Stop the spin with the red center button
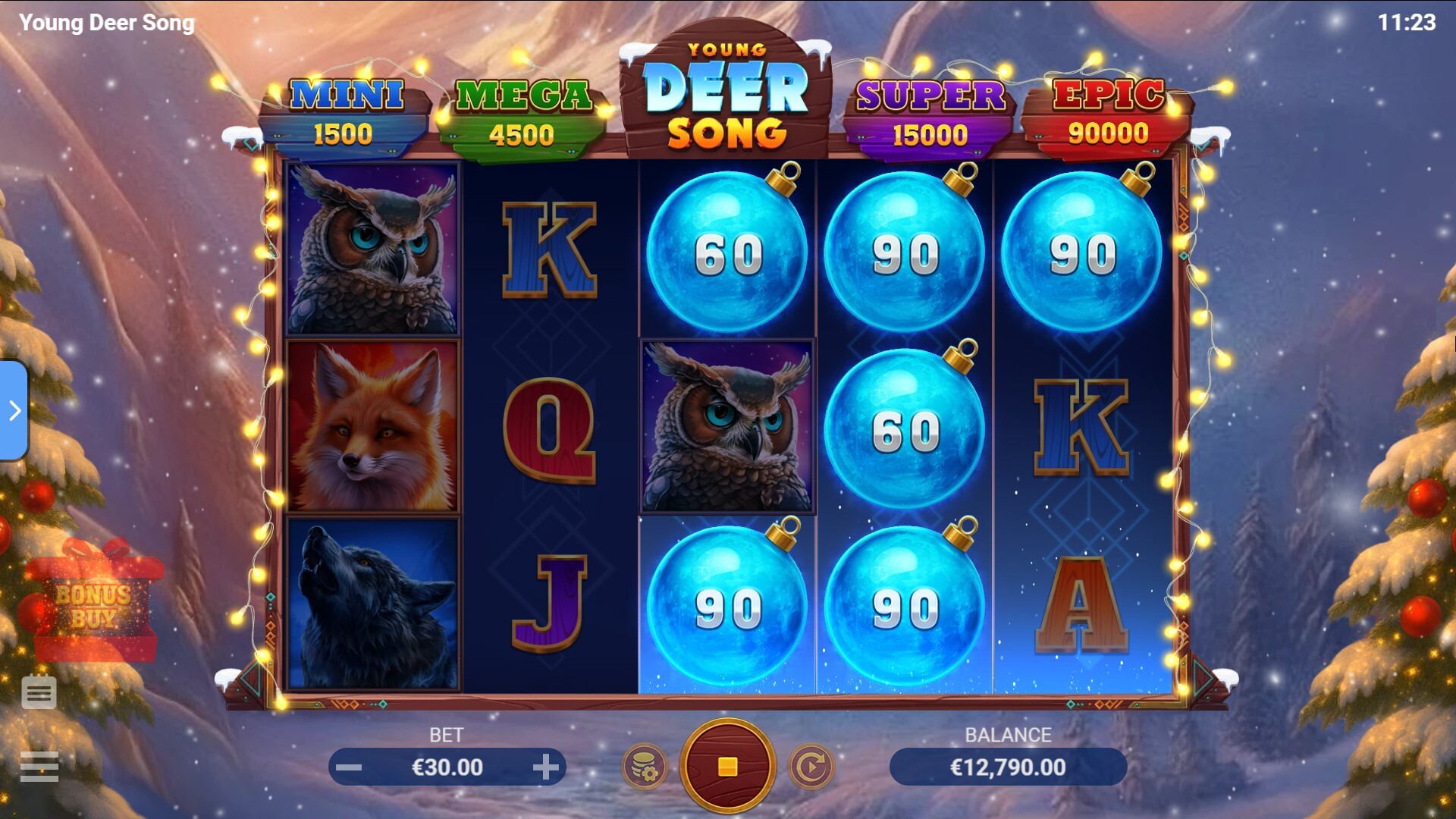The width and height of the screenshot is (1456, 819). pyautogui.click(x=727, y=767)
